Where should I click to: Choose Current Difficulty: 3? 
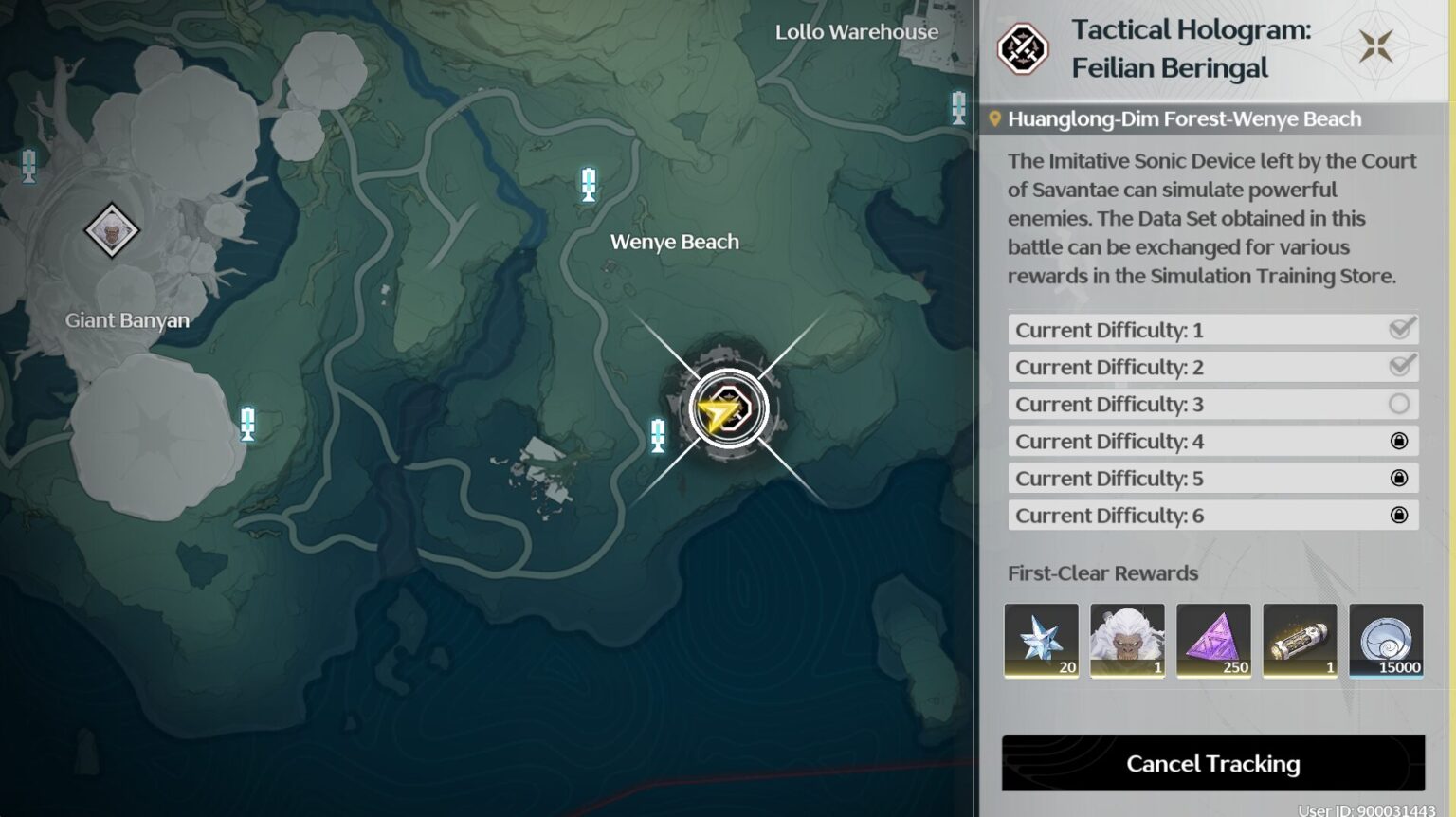click(1212, 405)
